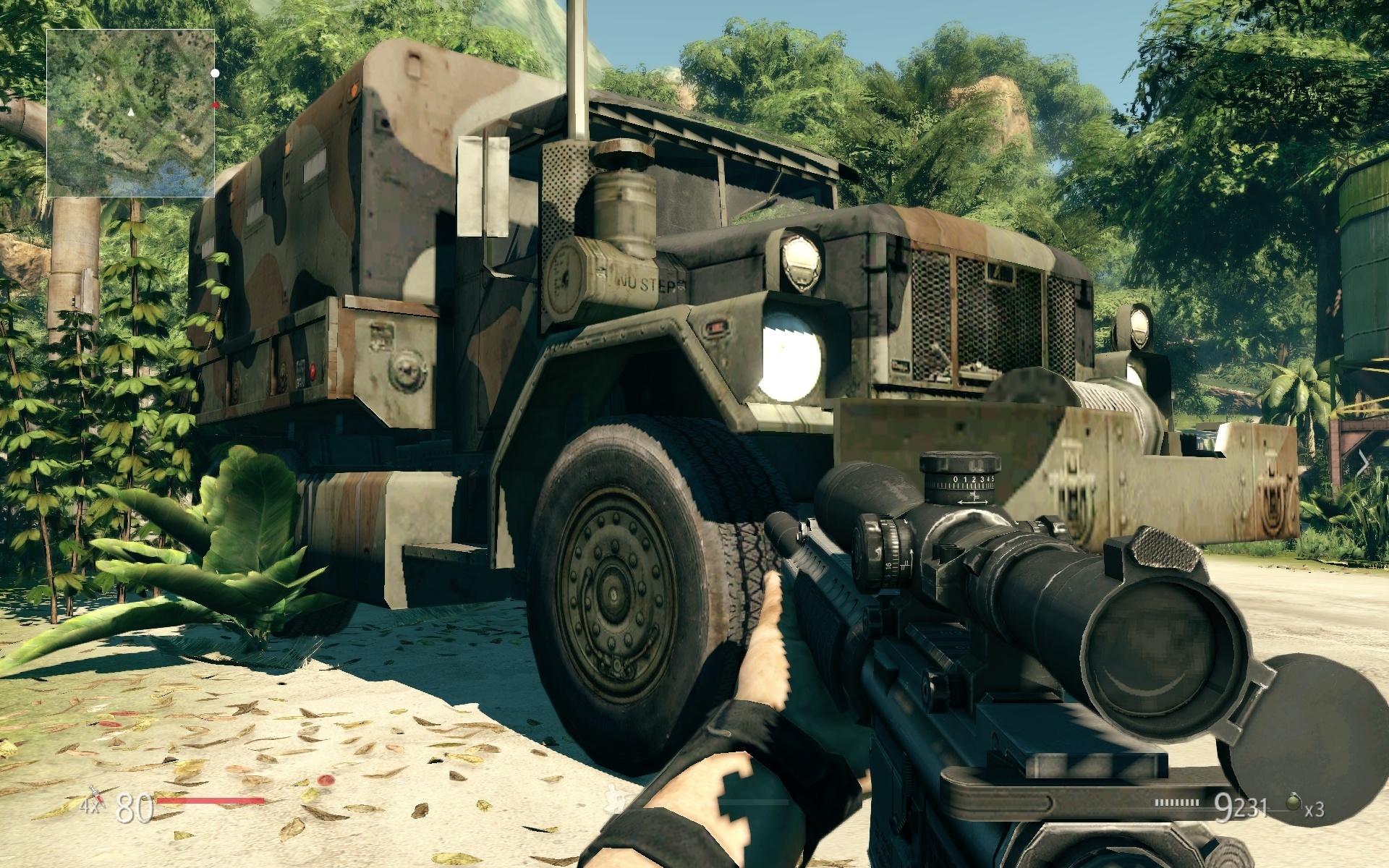Click the red health bar next to 80
Image resolution: width=1389 pixels, height=868 pixels.
(x=210, y=800)
